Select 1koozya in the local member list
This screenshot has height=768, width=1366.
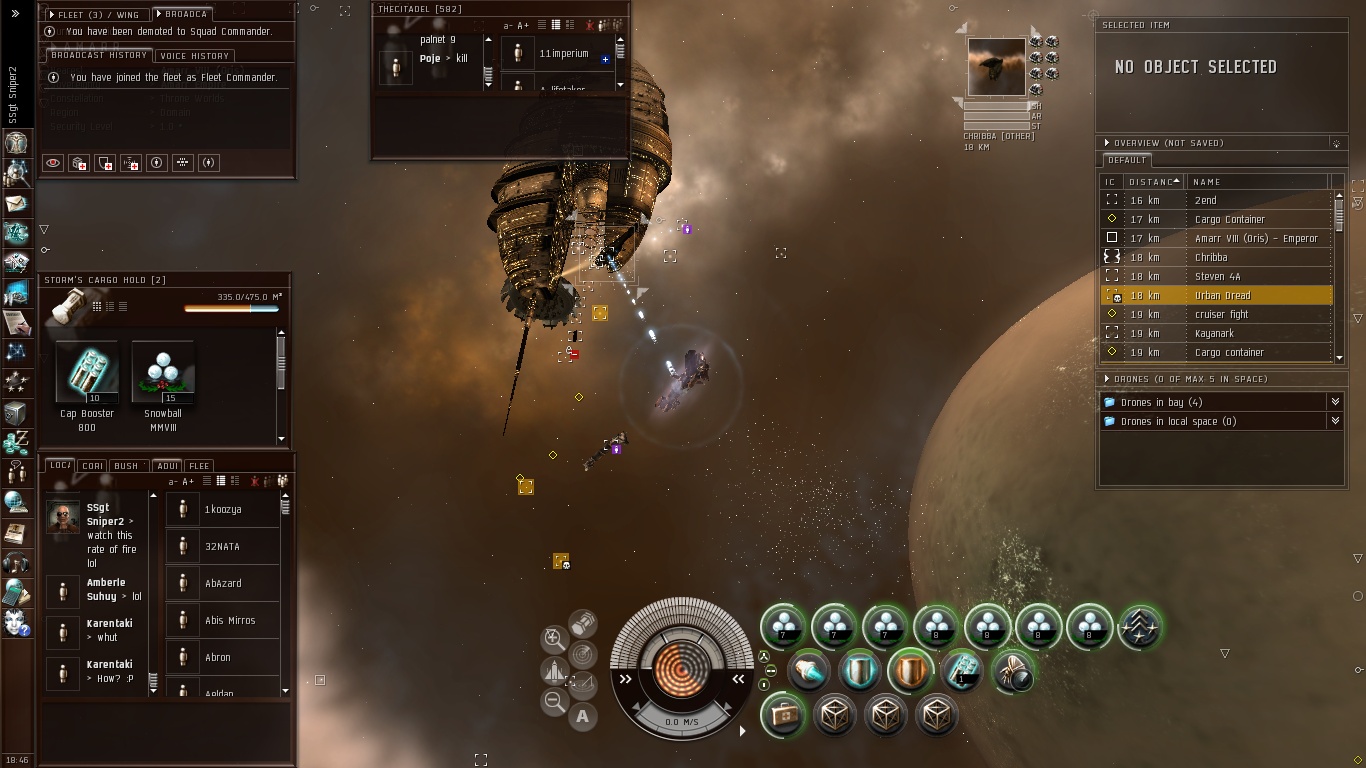pyautogui.click(x=223, y=510)
